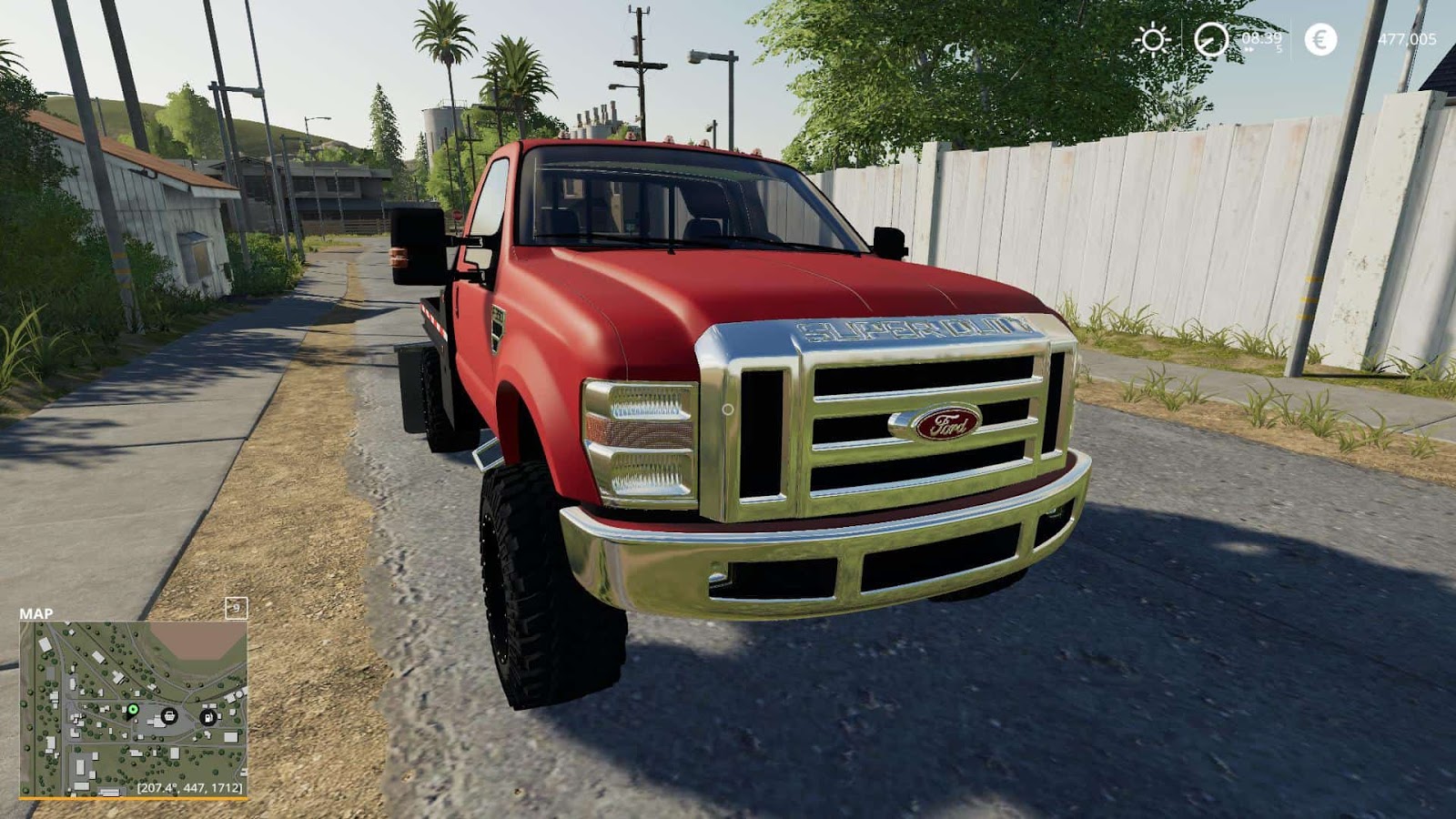
Task: Click the coordinates readout 207.4, 447, 1712
Action: point(189,788)
